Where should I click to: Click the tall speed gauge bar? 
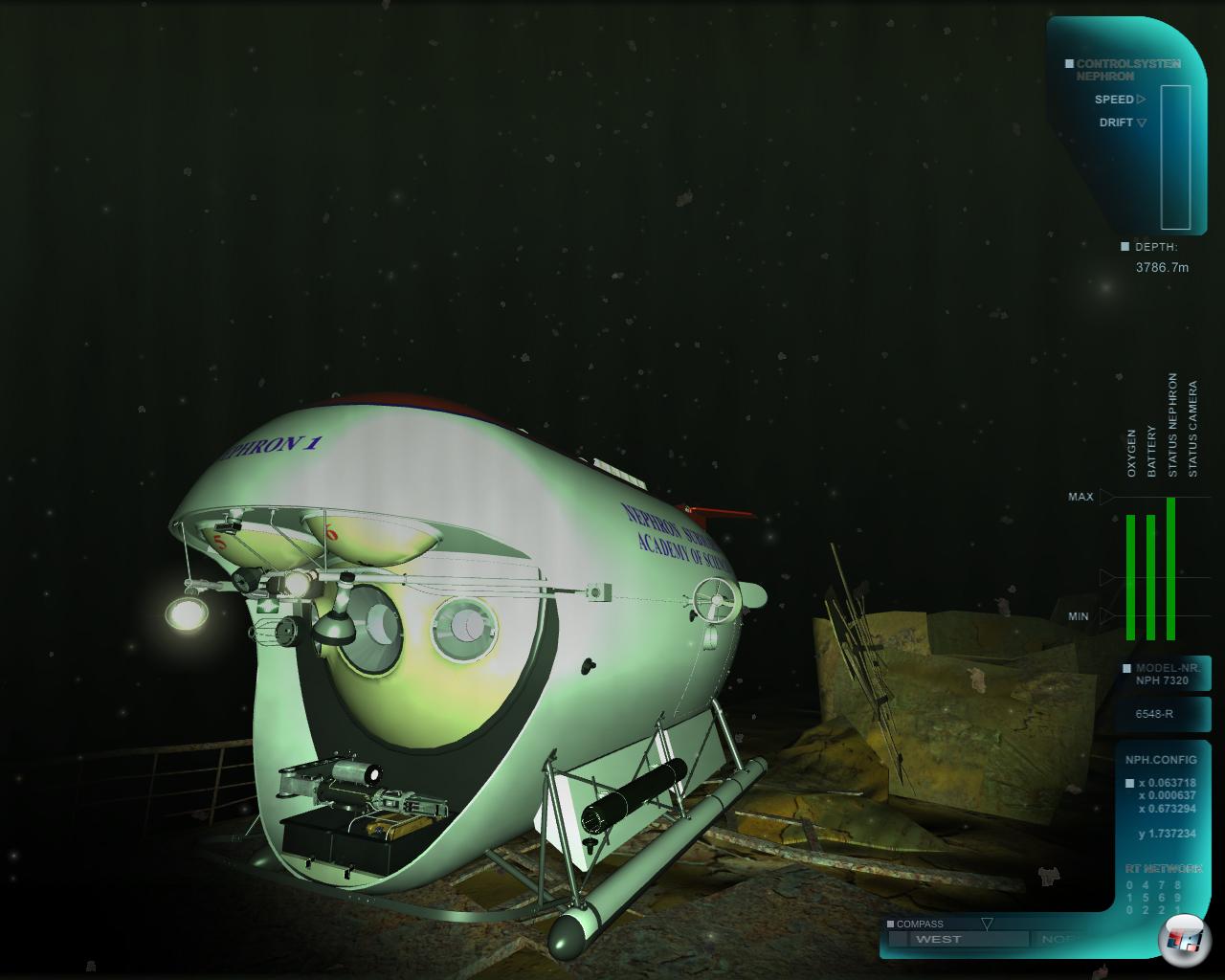click(1175, 158)
